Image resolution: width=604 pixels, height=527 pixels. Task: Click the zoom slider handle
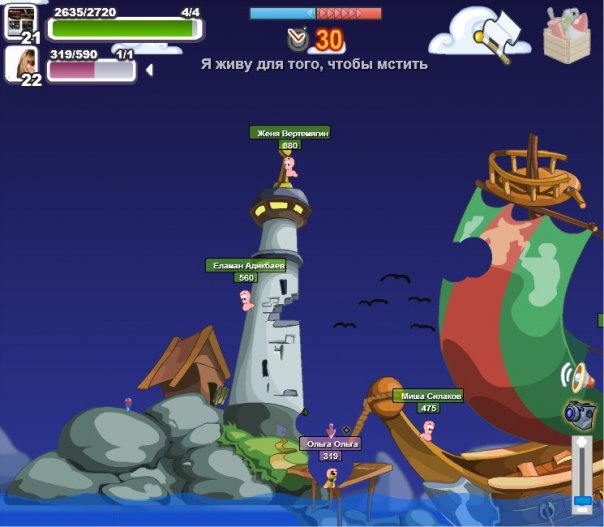coord(581,500)
